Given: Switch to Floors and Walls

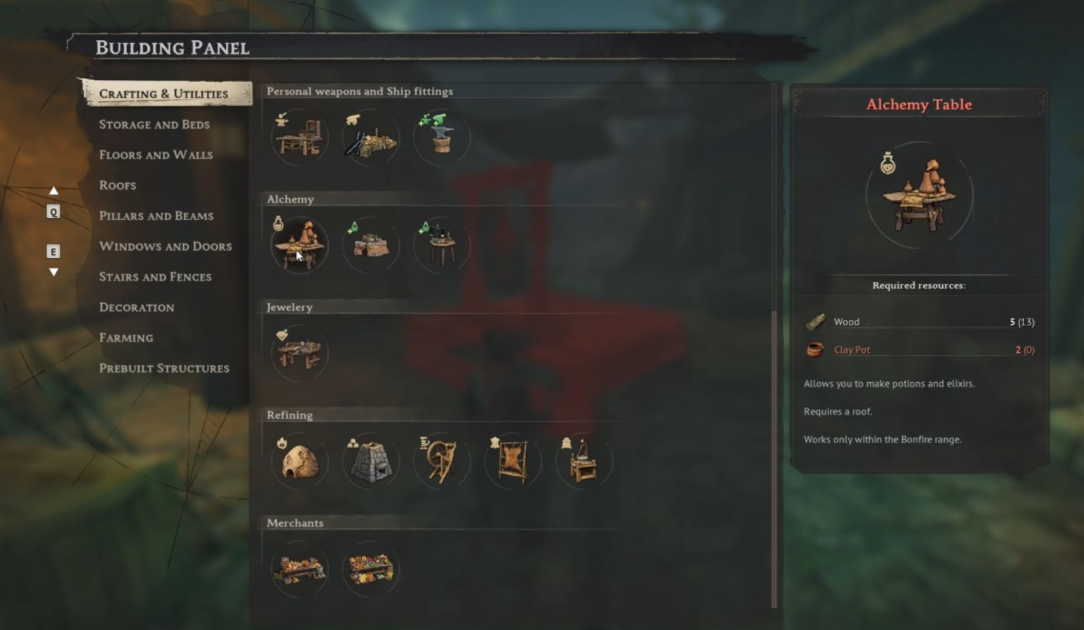Looking at the screenshot, I should click(x=155, y=155).
